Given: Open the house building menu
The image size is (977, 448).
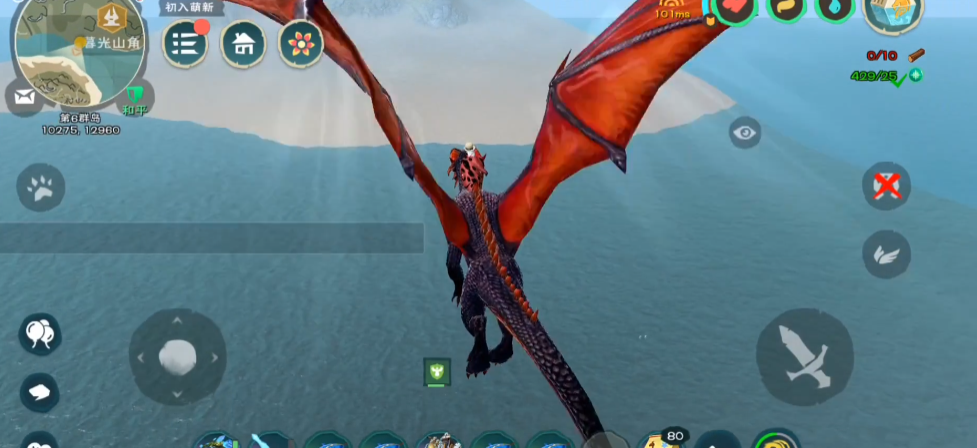Looking at the screenshot, I should click(x=243, y=43).
